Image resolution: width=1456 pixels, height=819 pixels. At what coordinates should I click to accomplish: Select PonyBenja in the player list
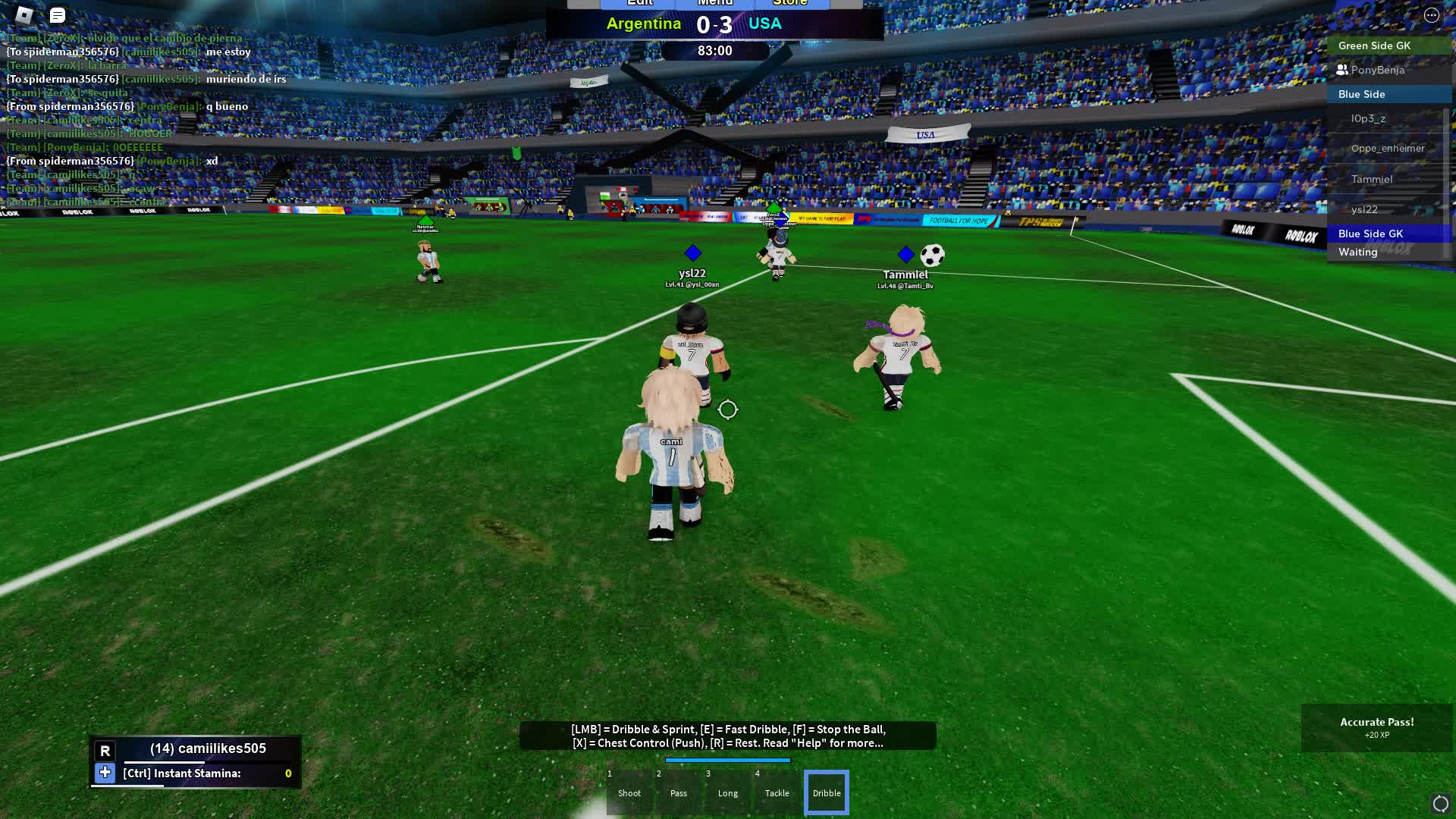pos(1377,70)
